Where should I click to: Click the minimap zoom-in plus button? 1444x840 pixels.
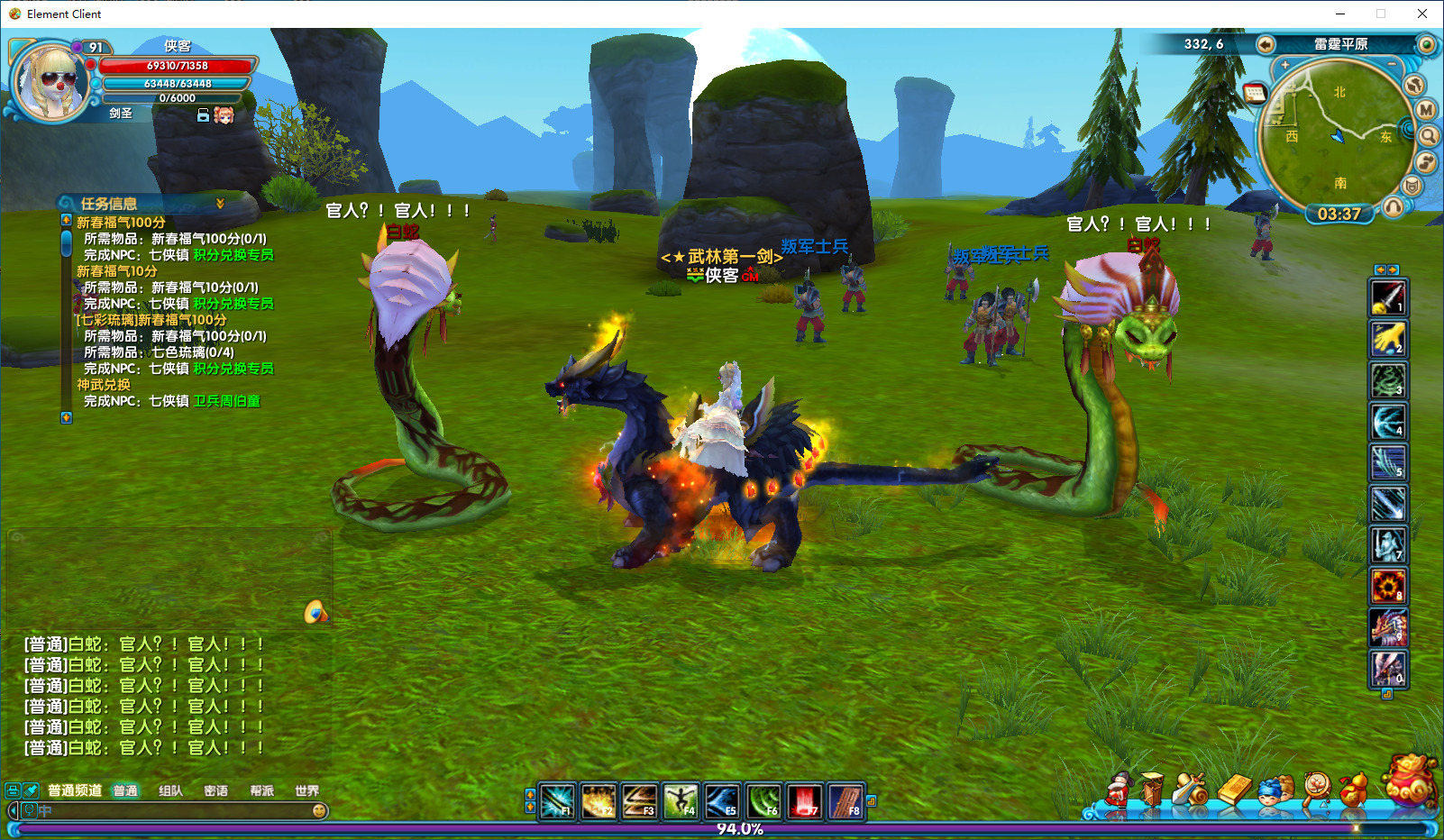[1285, 65]
